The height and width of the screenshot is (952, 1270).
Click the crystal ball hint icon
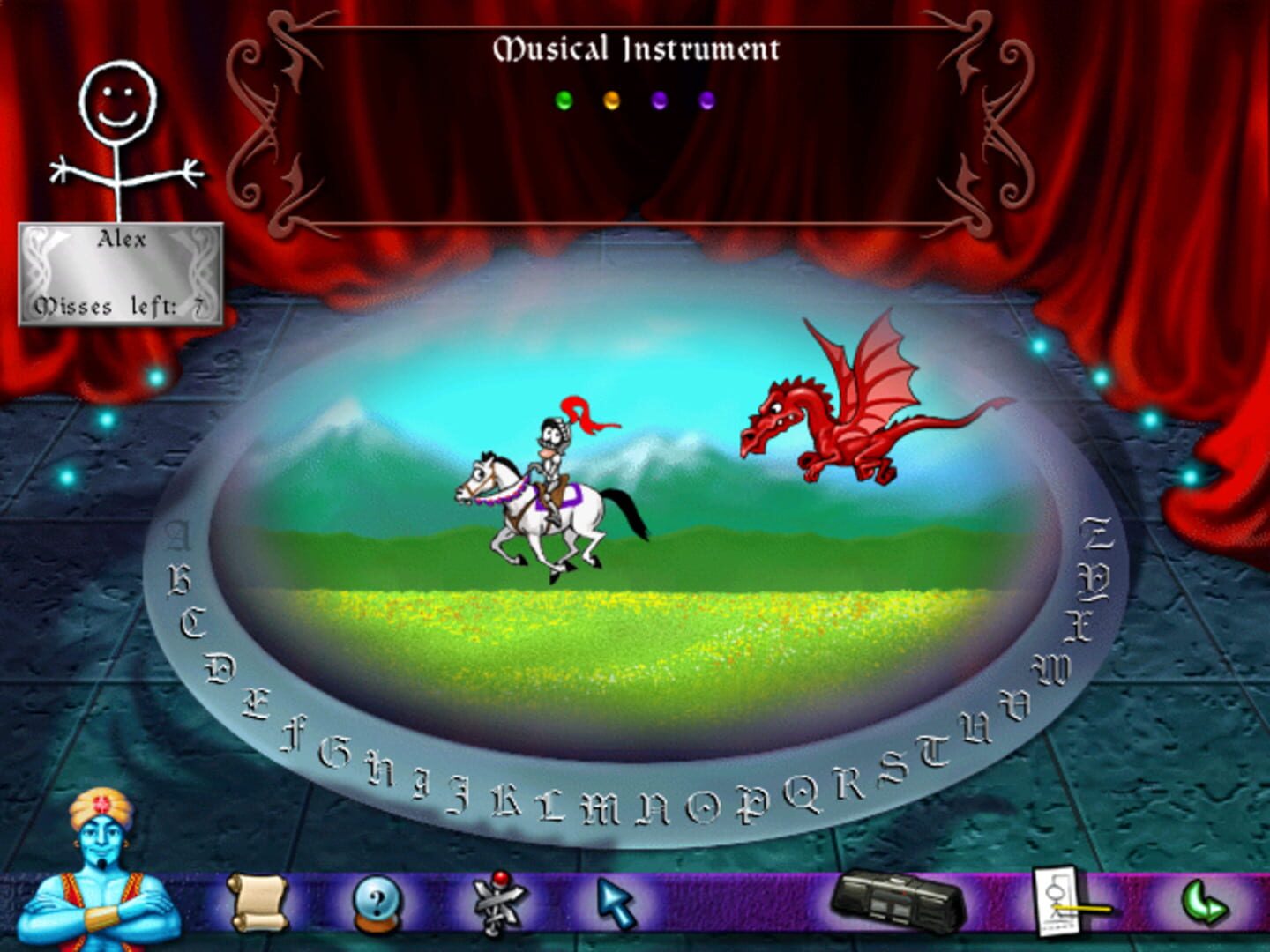(x=374, y=900)
